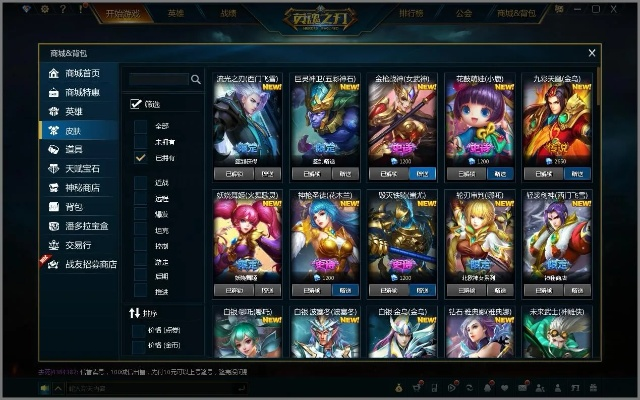
Task: Open the 背包 backpack section
Action: [x=73, y=206]
